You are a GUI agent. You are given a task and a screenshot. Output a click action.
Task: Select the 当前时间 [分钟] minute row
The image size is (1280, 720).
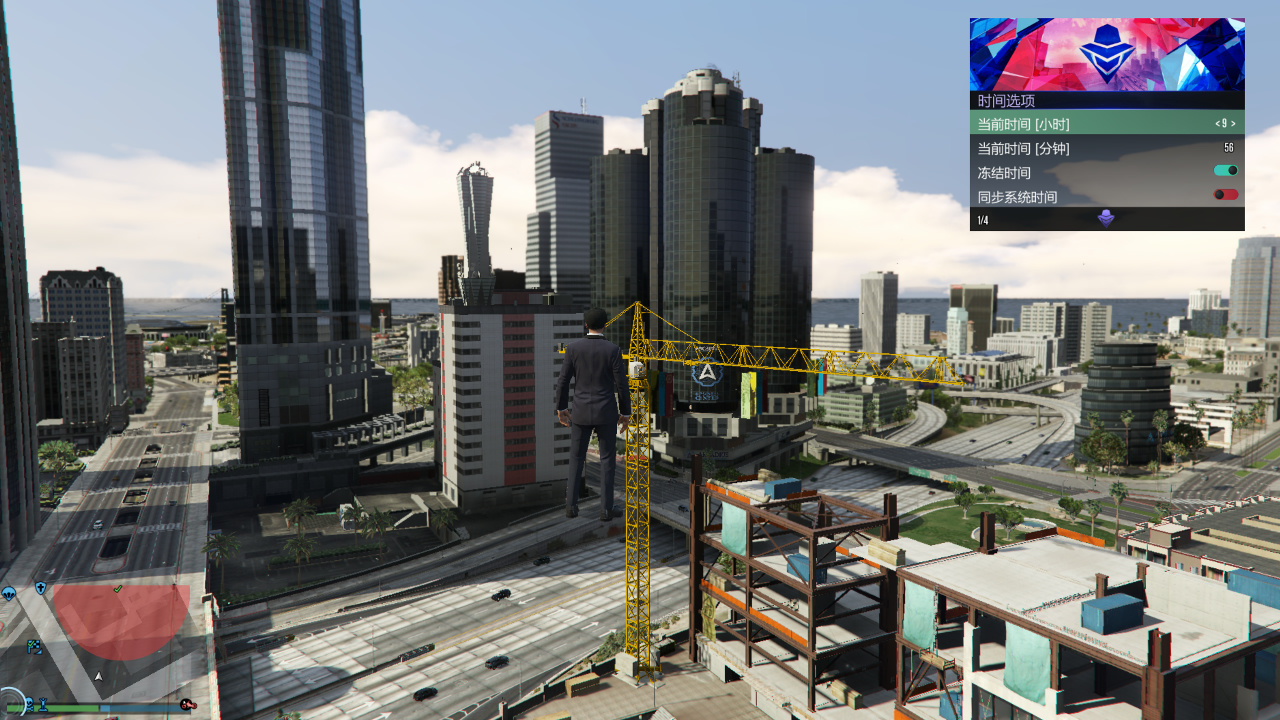[x=1106, y=148]
